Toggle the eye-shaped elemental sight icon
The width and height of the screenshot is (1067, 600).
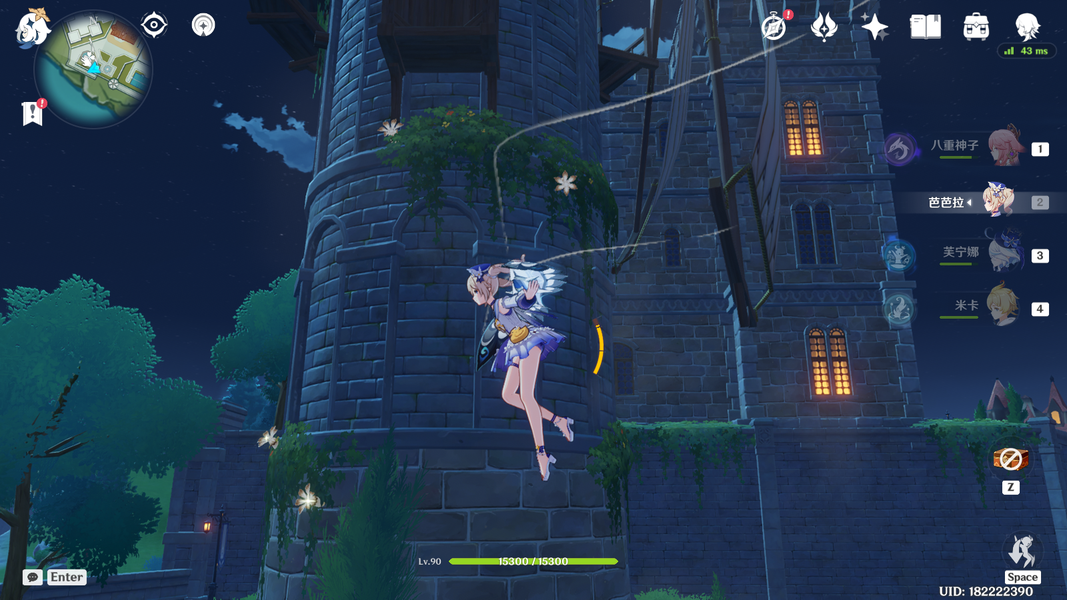pyautogui.click(x=154, y=25)
